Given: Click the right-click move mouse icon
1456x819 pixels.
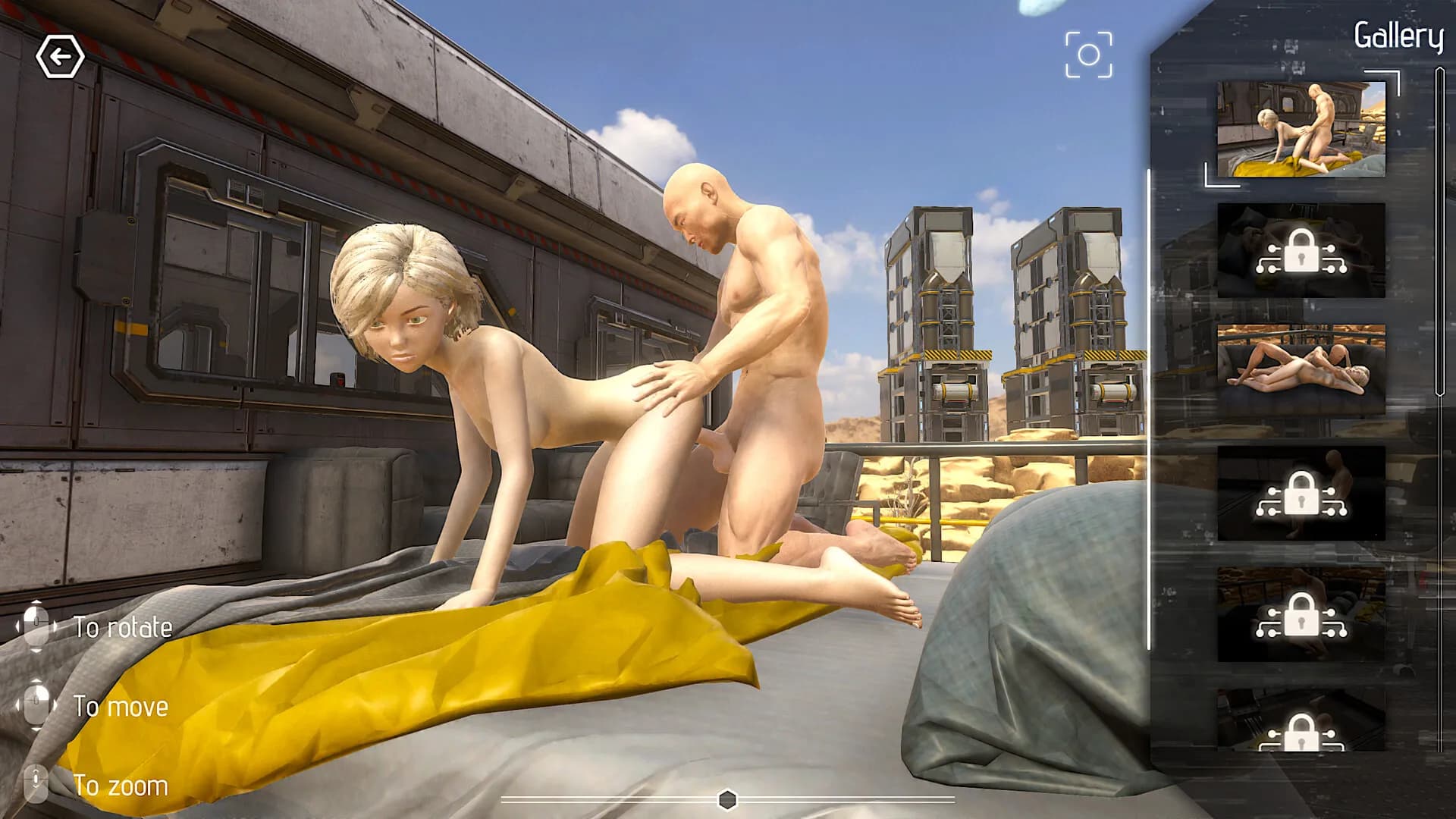Looking at the screenshot, I should click(x=36, y=707).
